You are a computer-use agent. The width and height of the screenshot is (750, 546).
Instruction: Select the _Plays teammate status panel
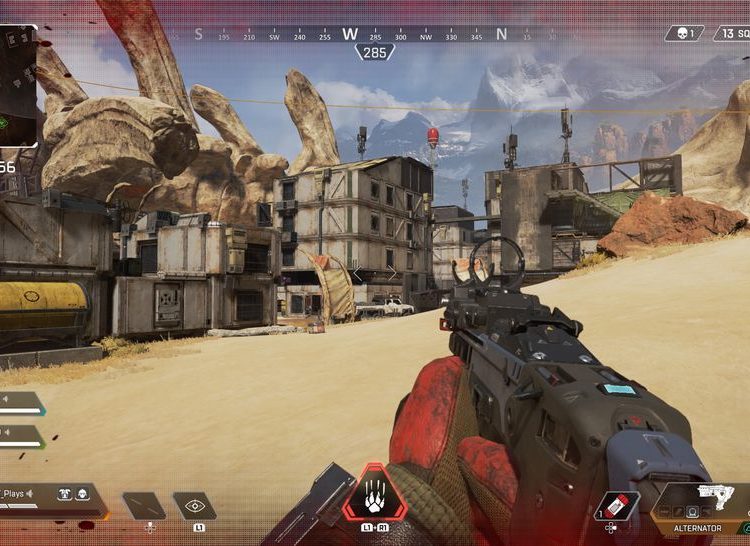click(x=48, y=496)
